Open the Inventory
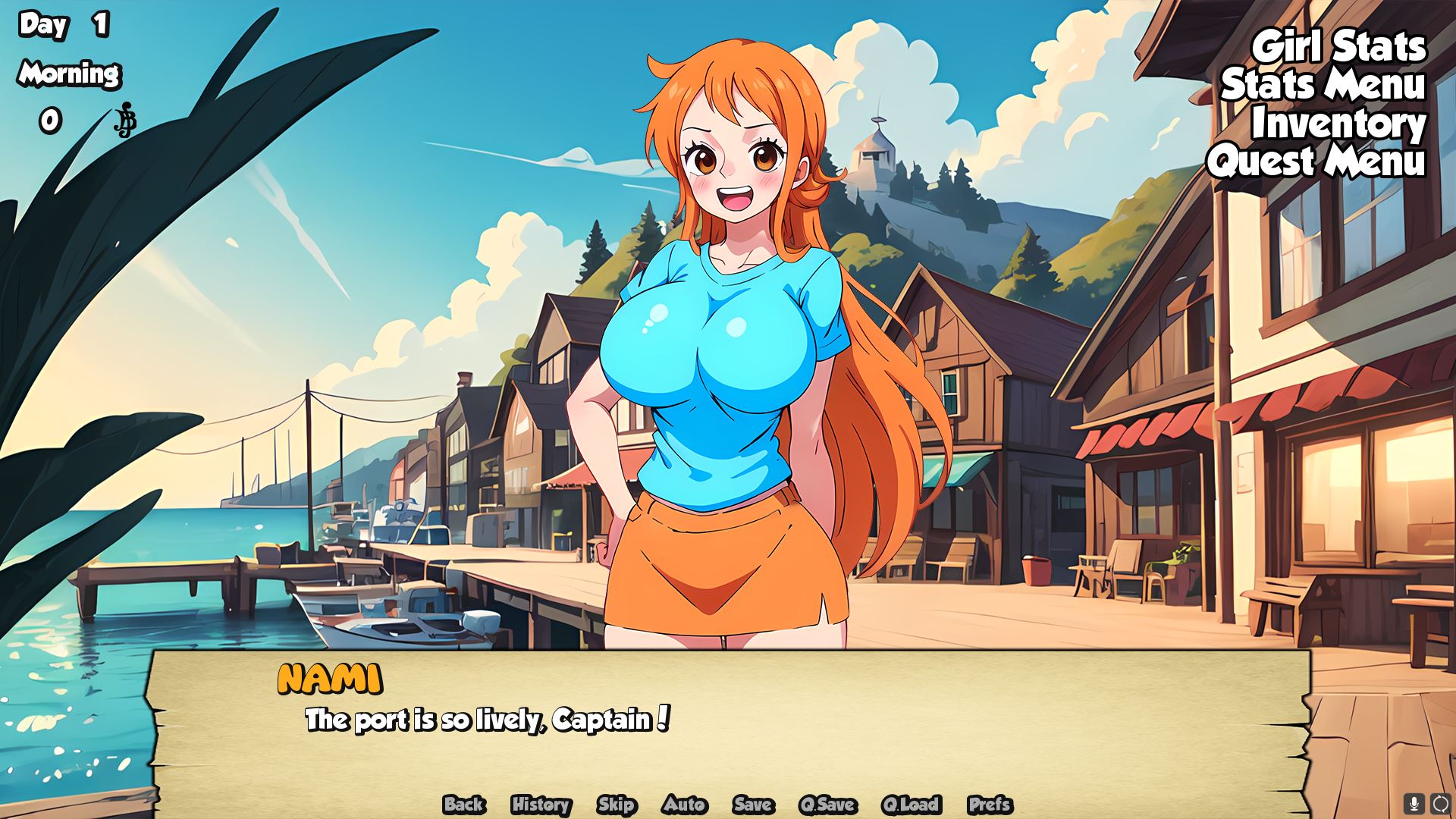Image resolution: width=1456 pixels, height=819 pixels. click(x=1338, y=124)
